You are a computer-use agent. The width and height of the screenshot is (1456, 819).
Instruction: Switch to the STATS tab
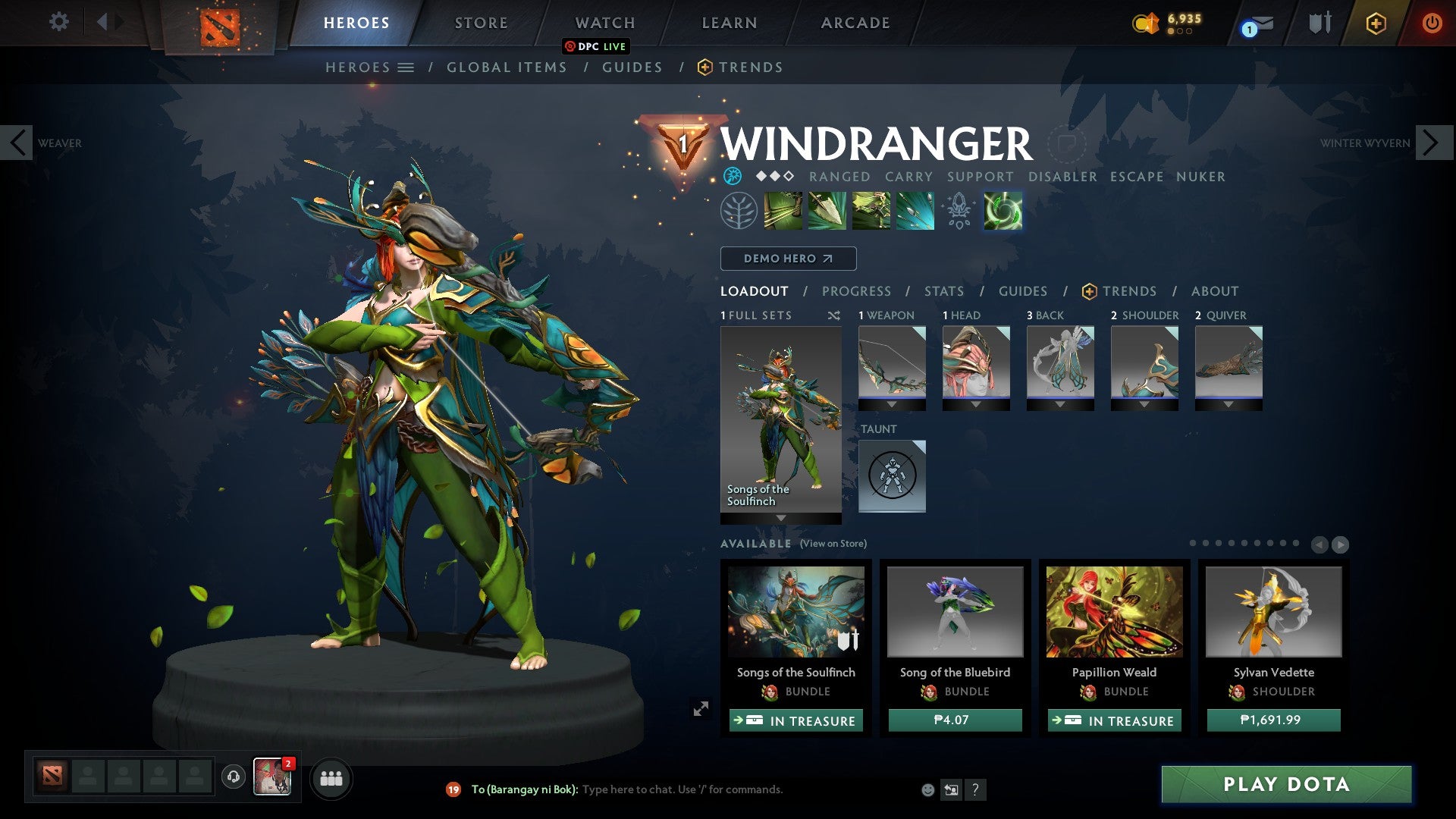point(943,290)
